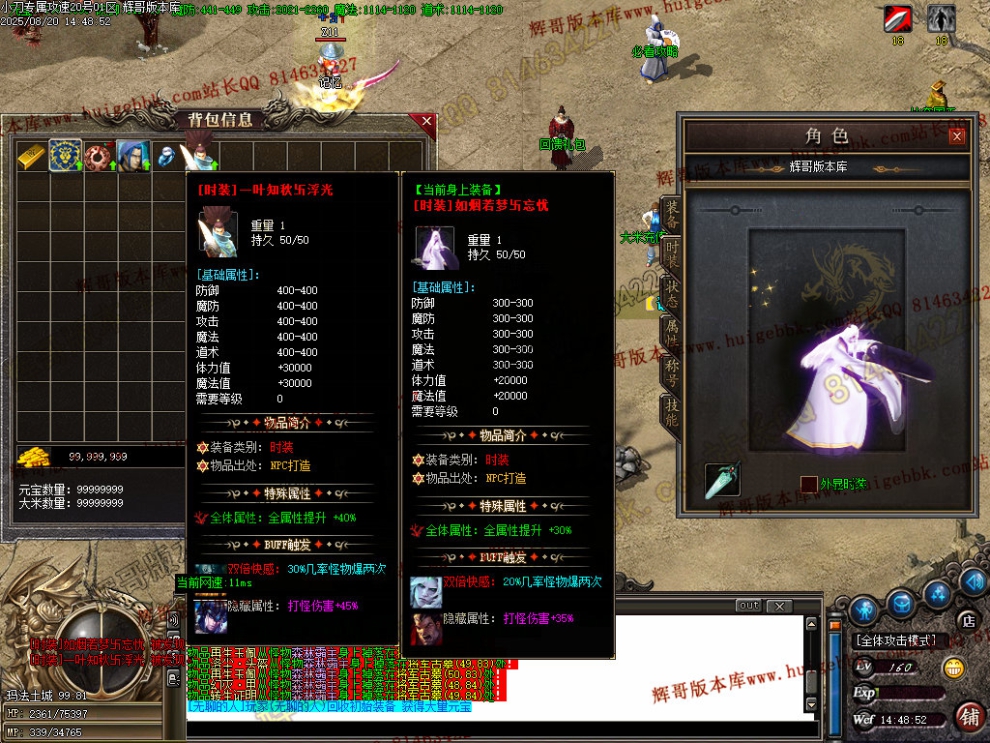The height and width of the screenshot is (743, 990).
Task: Open the red 铺 stall button
Action: pyautogui.click(x=968, y=716)
